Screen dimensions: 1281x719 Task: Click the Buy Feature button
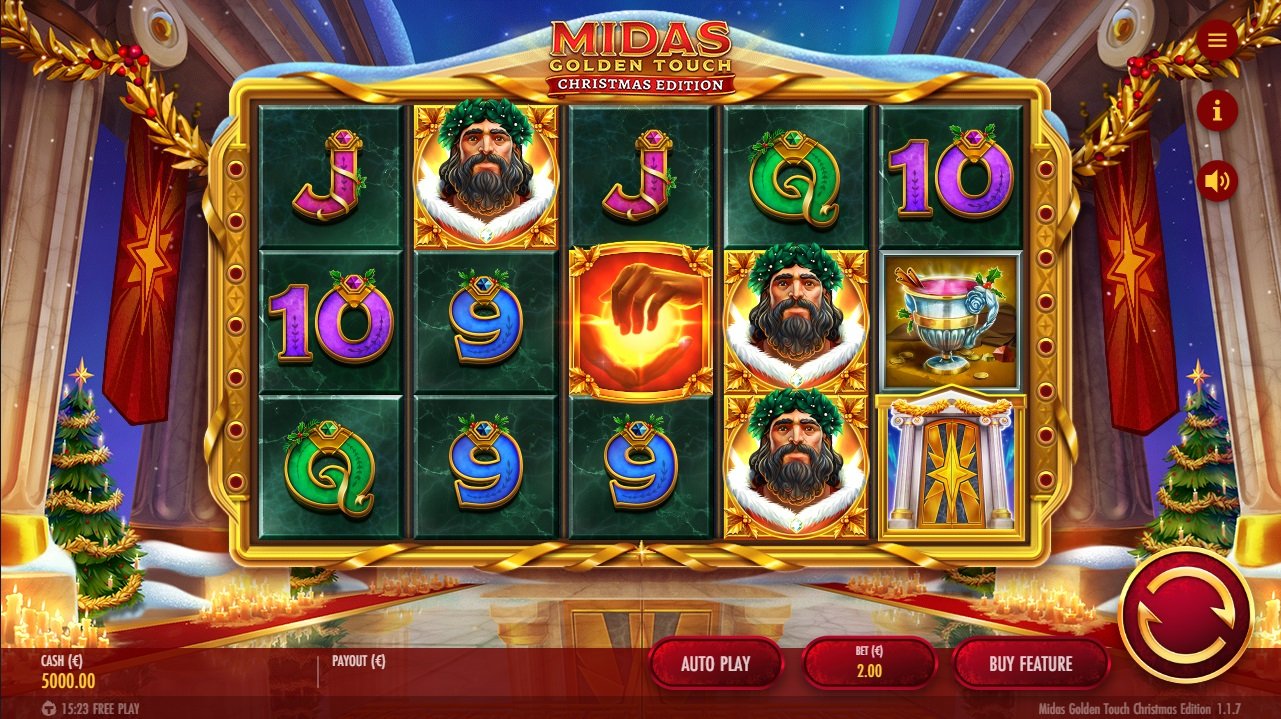tap(1030, 663)
